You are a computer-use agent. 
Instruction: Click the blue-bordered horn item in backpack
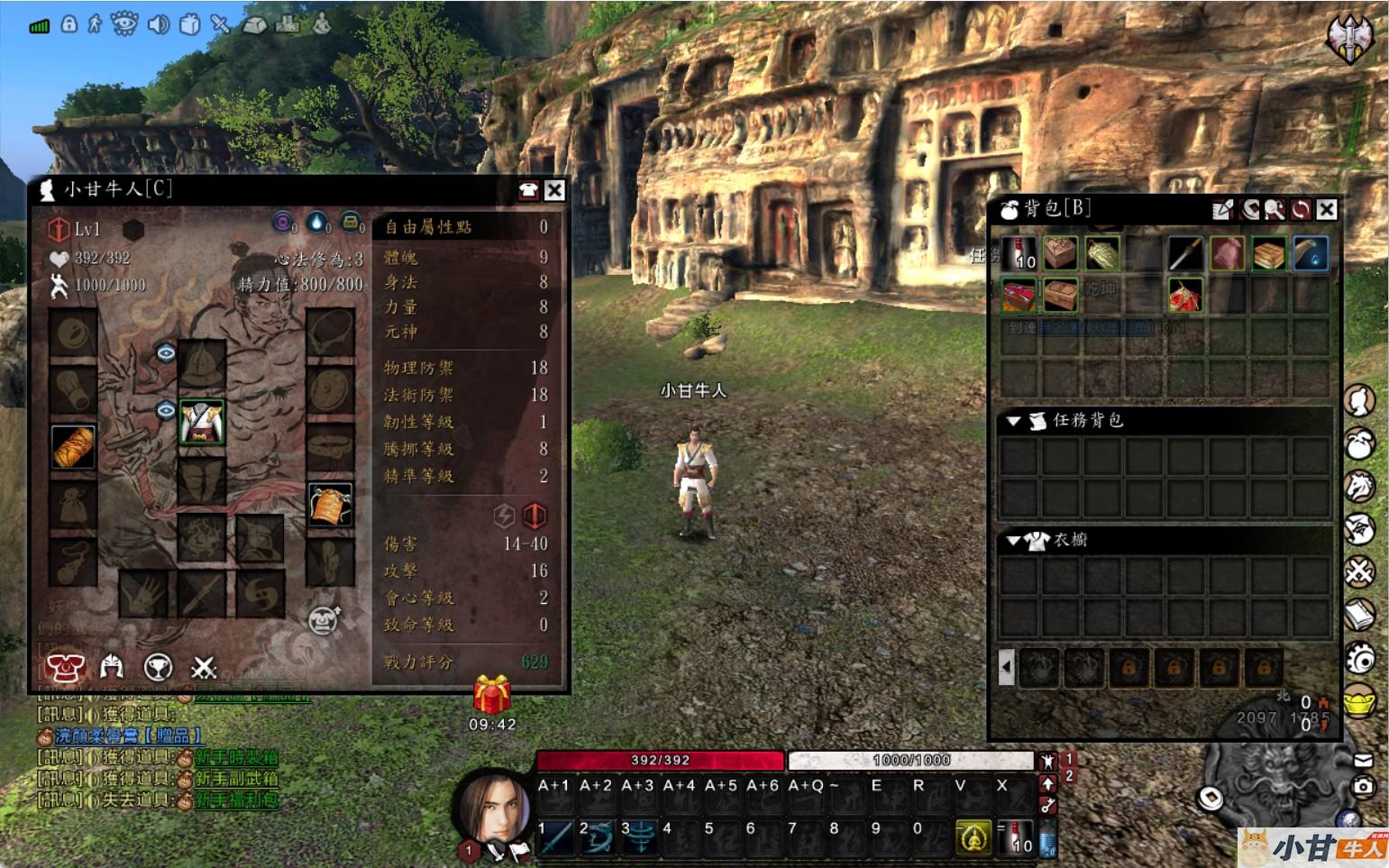point(1310,254)
